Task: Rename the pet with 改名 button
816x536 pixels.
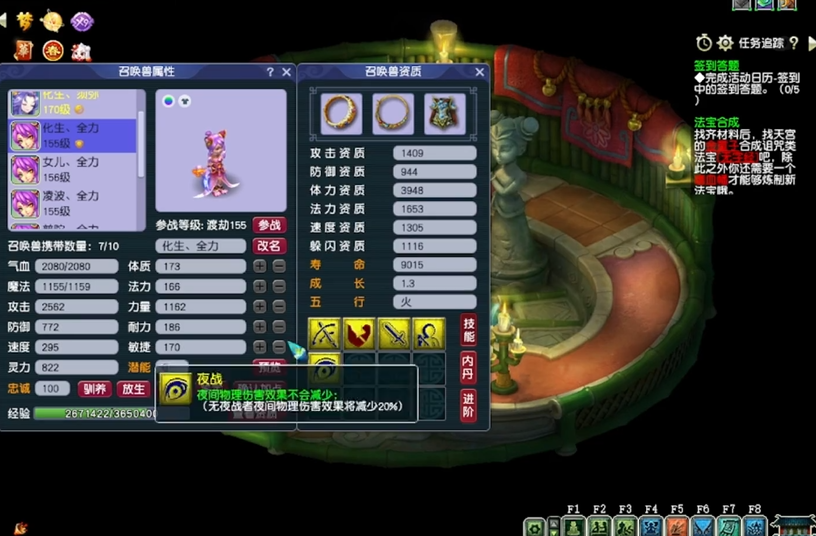Action: pos(269,246)
